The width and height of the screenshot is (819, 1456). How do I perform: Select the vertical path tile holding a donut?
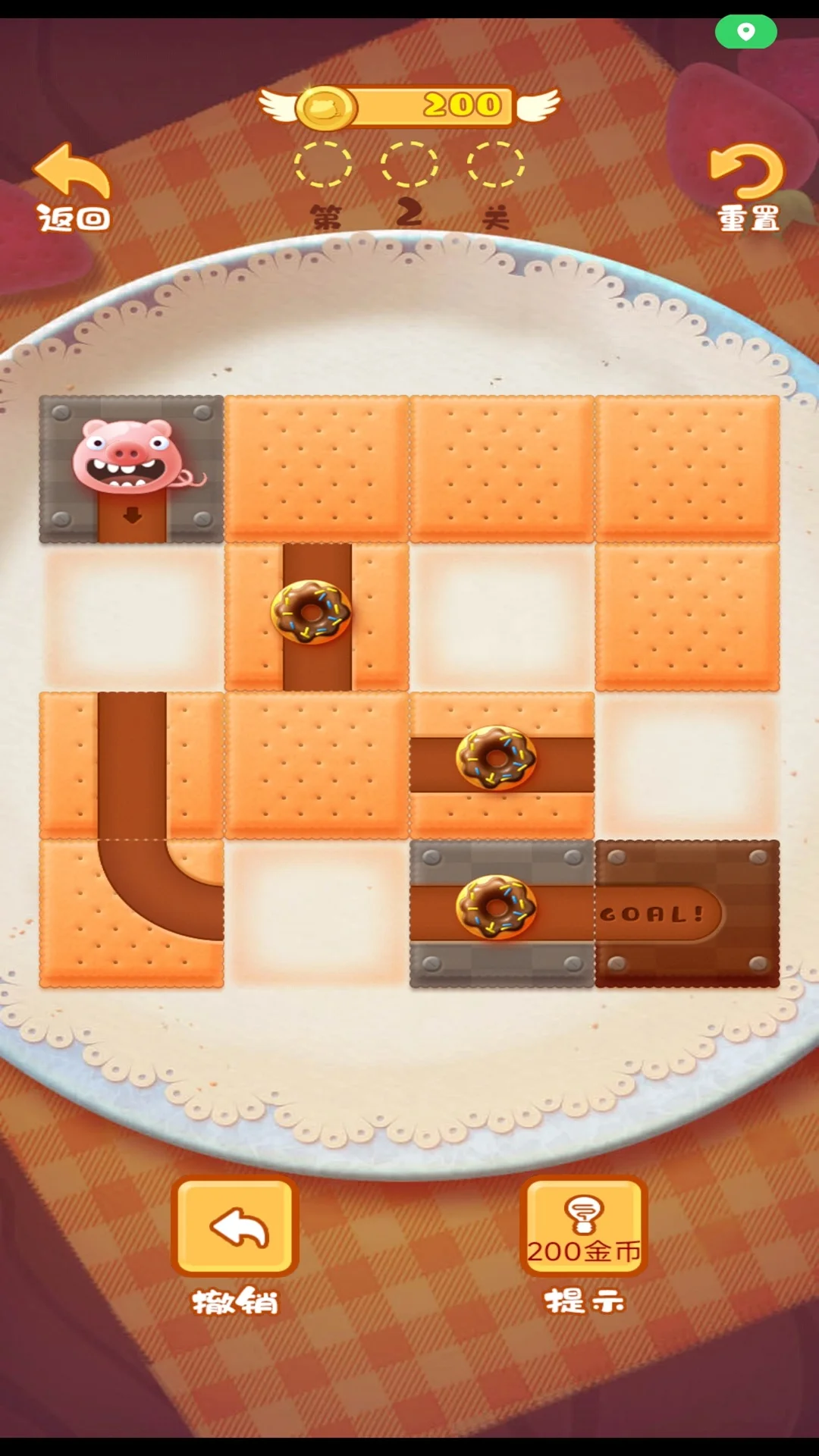click(x=316, y=617)
